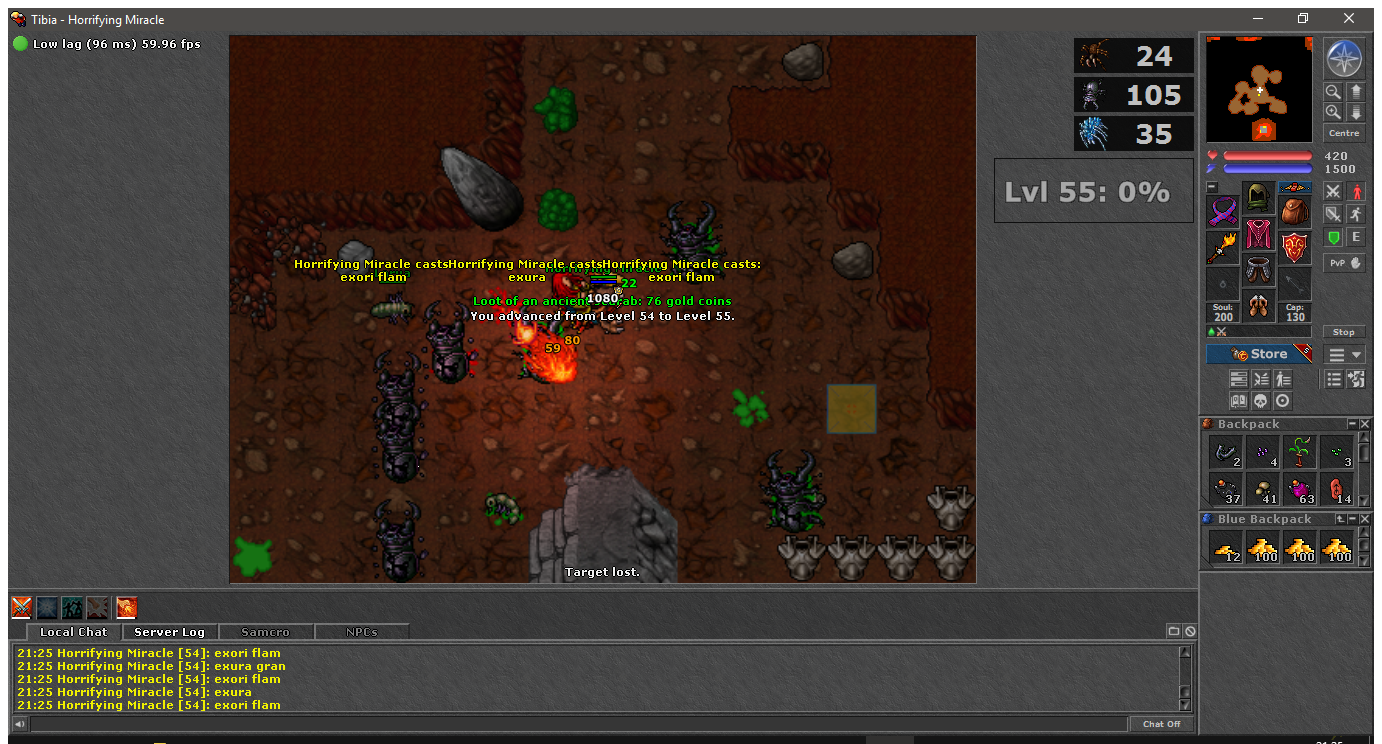The width and height of the screenshot is (1382, 744).
Task: Click the Centre button under the compass
Action: (1344, 133)
